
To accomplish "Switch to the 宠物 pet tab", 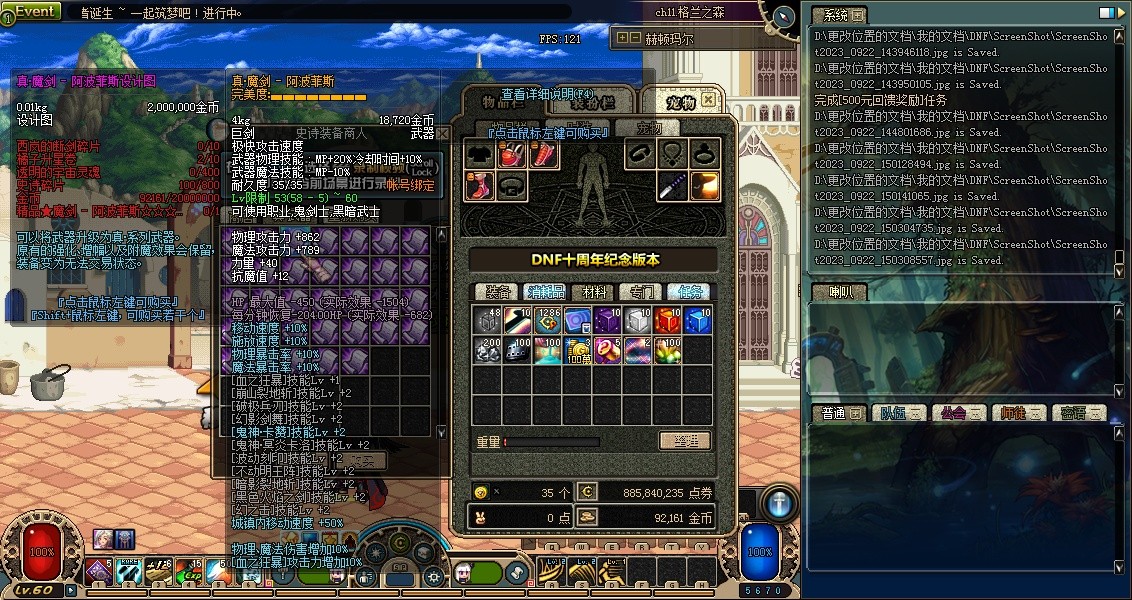I will (x=683, y=101).
